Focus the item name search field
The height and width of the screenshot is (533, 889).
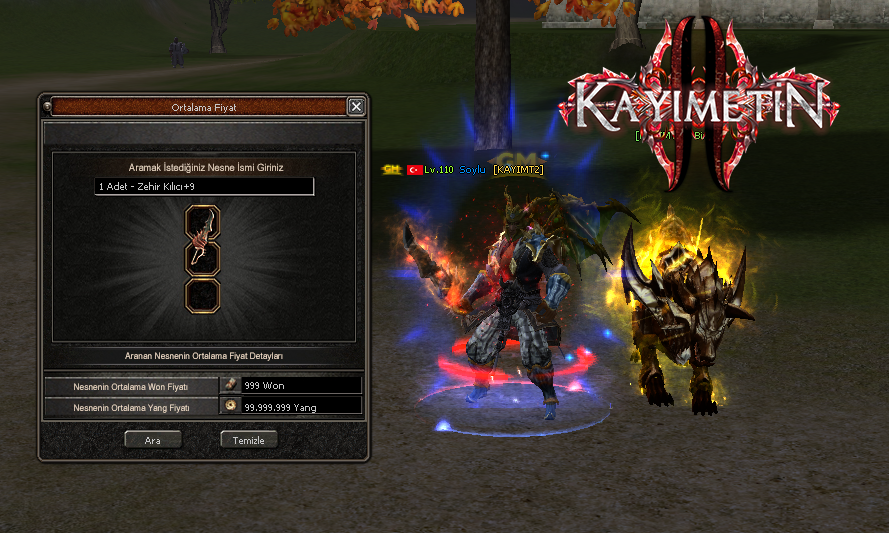204,187
